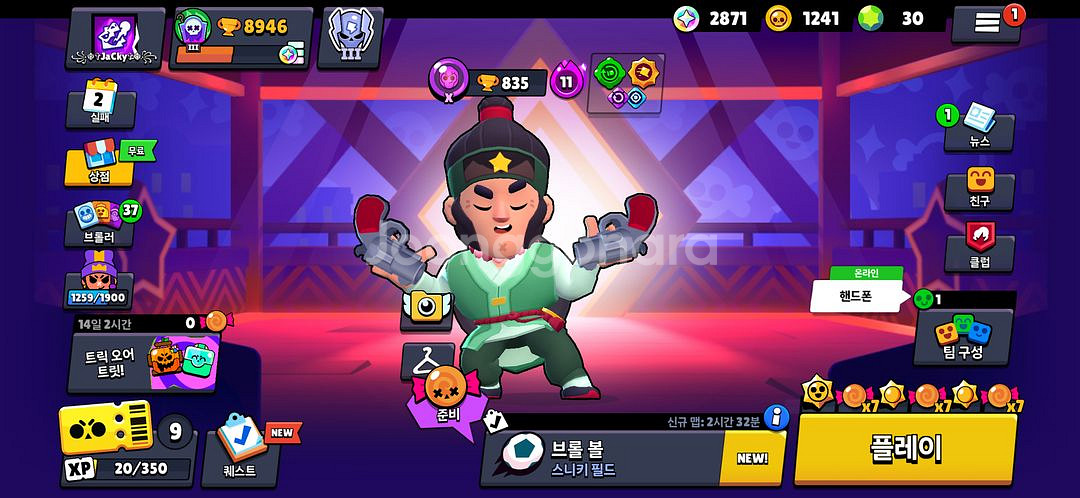Open the 퀘스트 quests panel
The height and width of the screenshot is (498, 1080).
tap(242, 456)
